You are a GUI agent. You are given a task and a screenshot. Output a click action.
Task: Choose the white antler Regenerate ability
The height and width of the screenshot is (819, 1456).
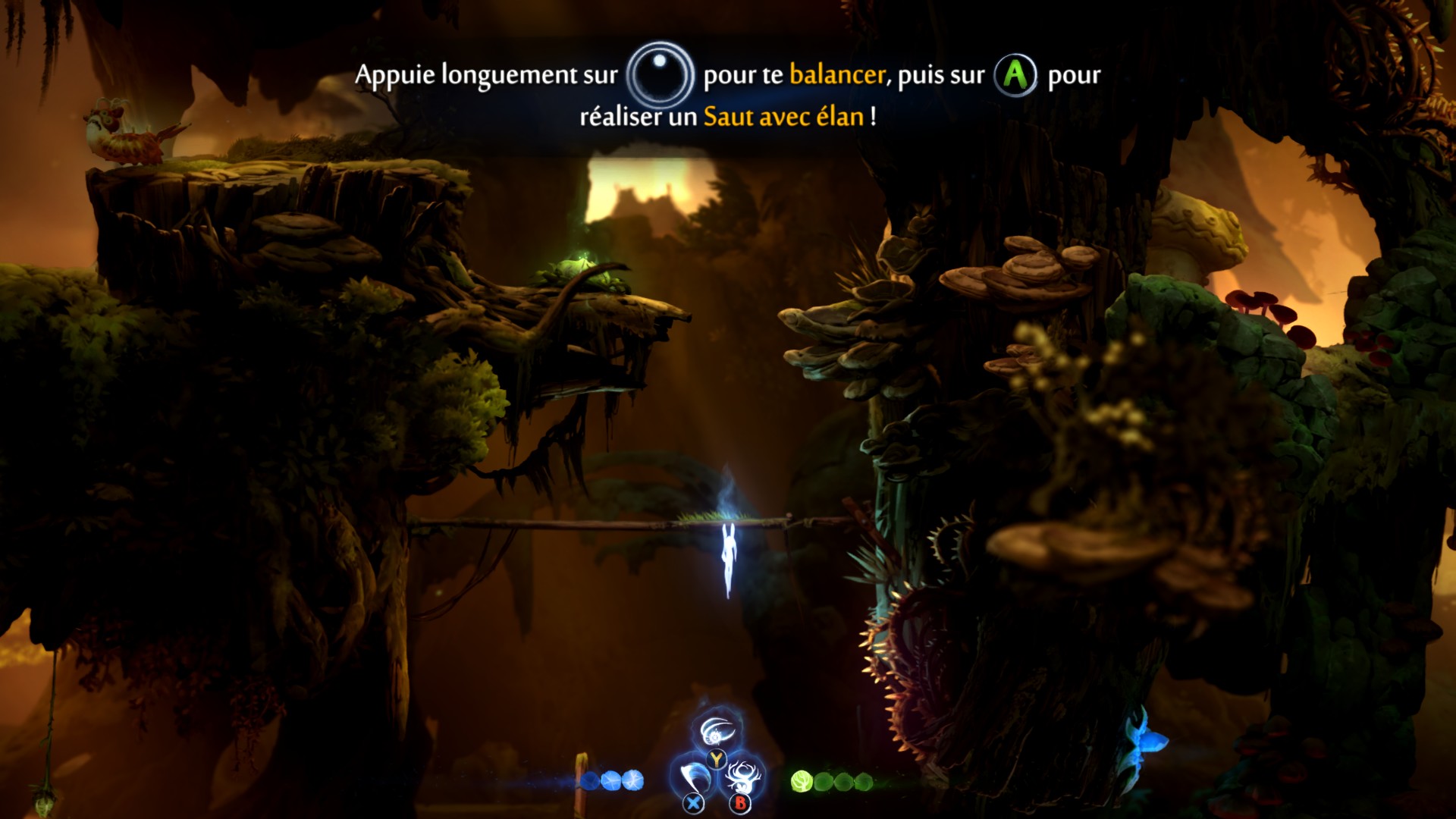click(742, 777)
